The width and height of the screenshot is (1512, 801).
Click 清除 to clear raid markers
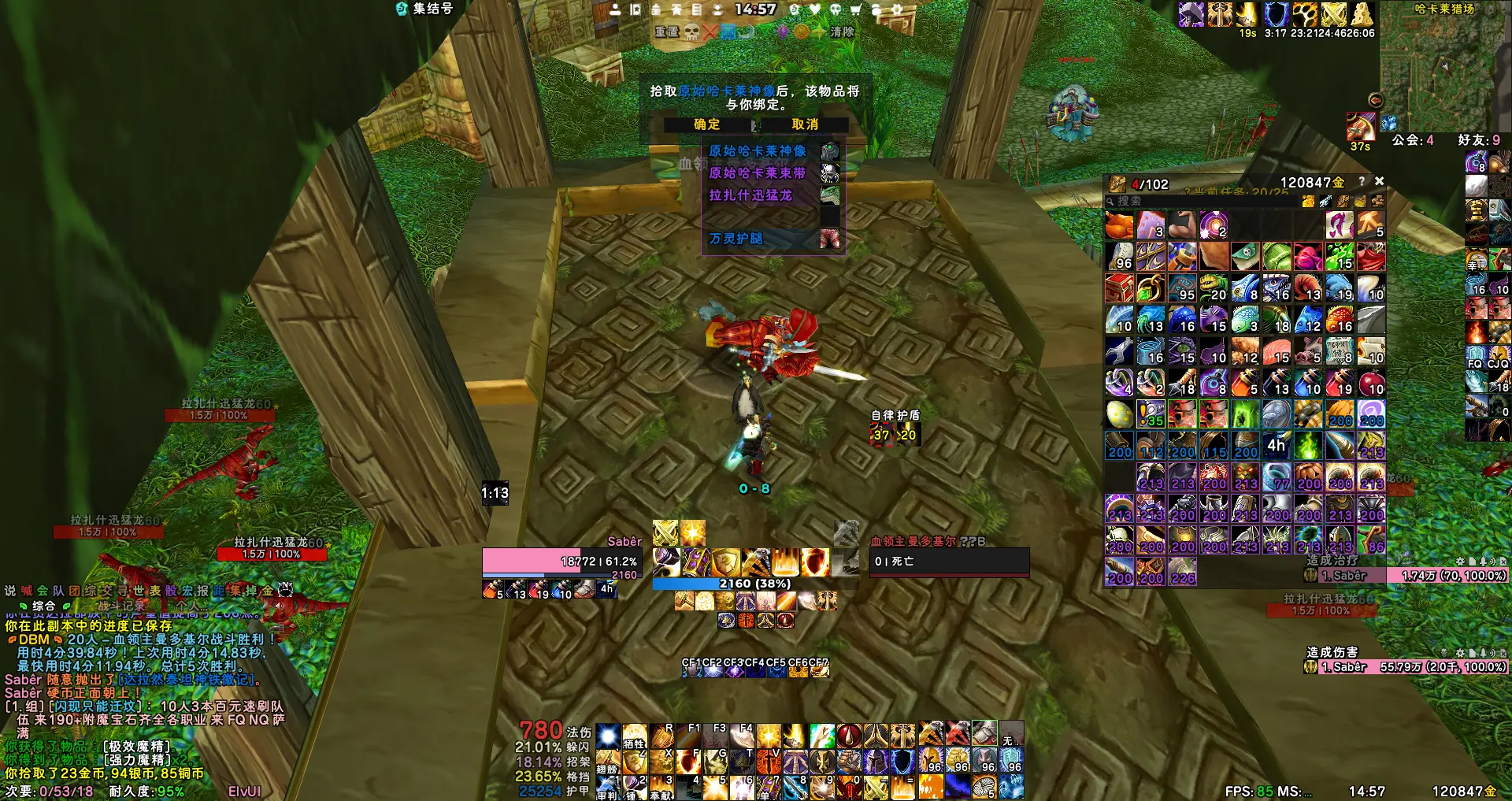pos(842,32)
